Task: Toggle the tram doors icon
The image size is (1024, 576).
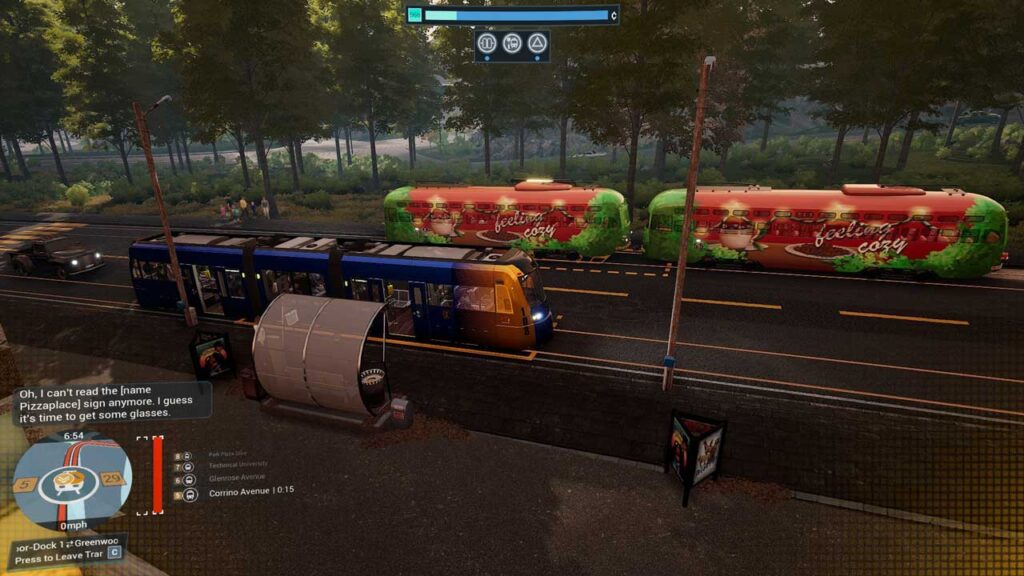Action: click(487, 43)
